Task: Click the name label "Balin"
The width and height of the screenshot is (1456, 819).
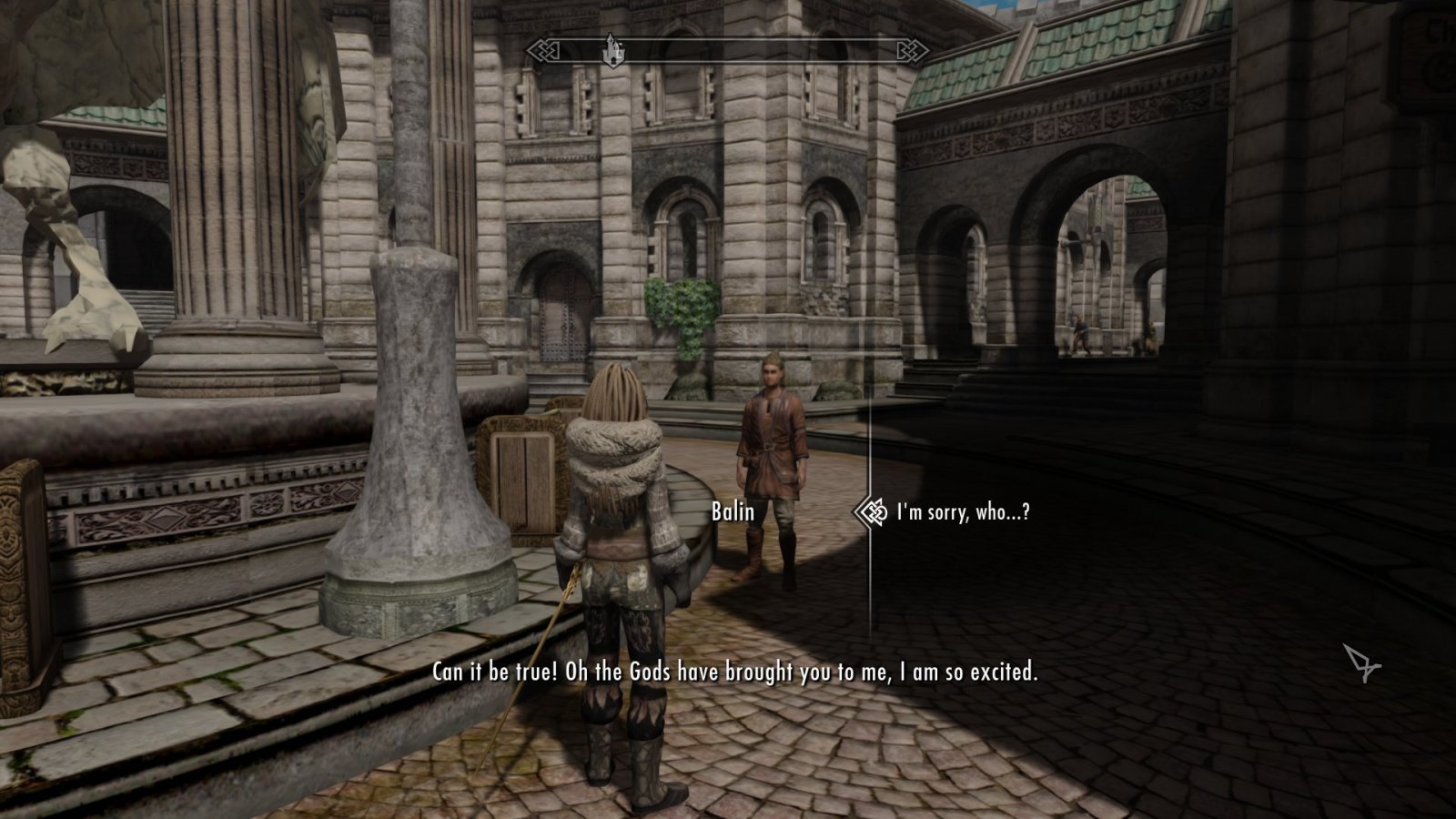Action: 733,512
